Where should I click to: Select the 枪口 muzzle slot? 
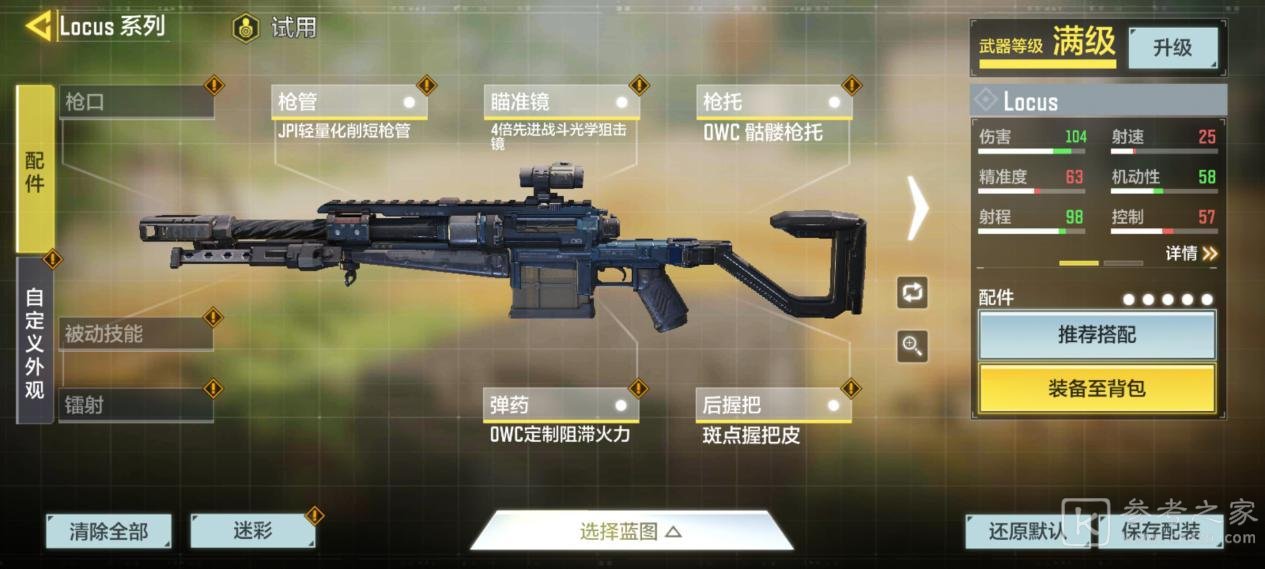pos(135,102)
